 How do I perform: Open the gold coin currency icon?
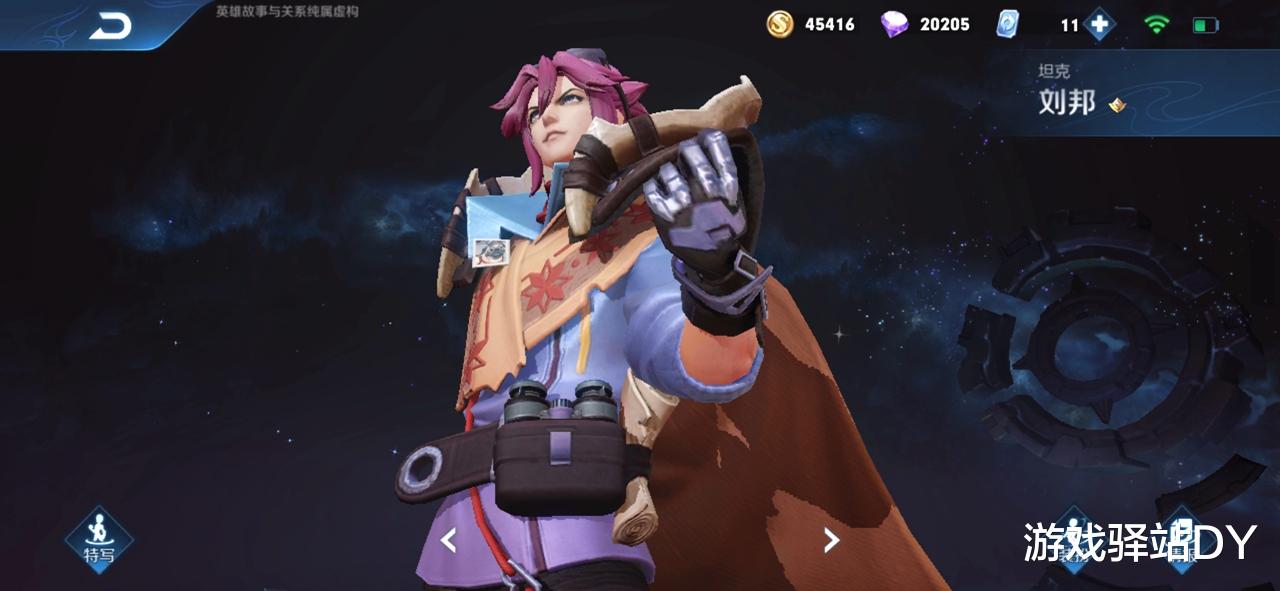coord(780,24)
